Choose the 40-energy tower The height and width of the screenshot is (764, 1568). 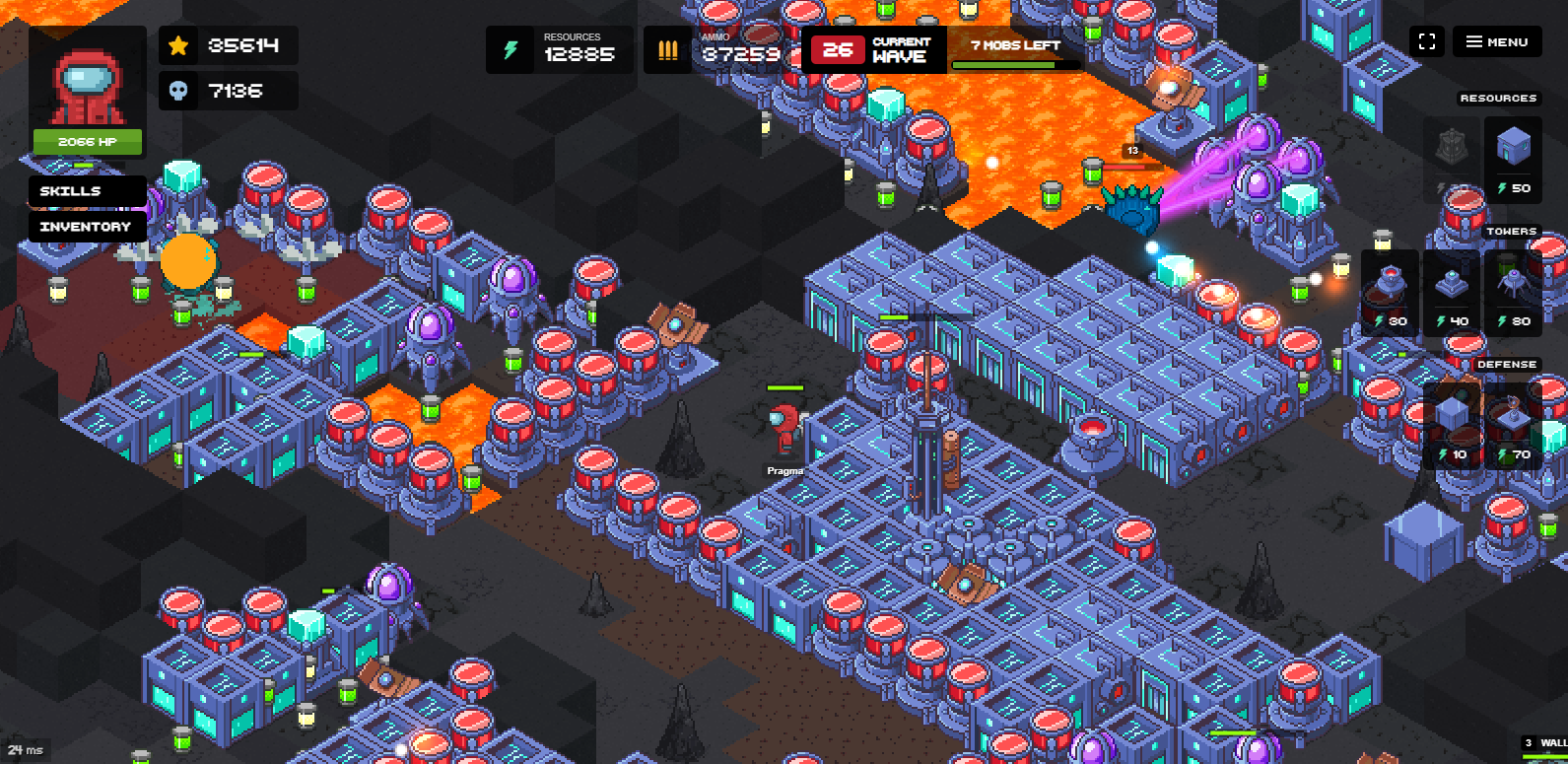point(1452,293)
